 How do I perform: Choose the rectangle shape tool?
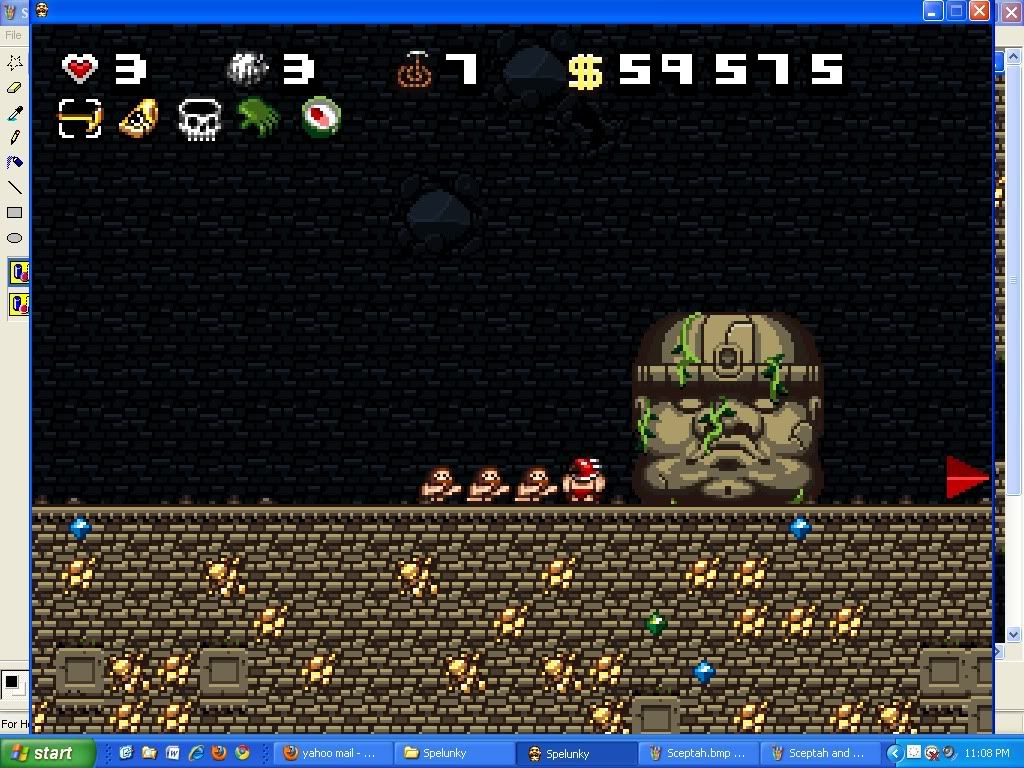[x=14, y=213]
